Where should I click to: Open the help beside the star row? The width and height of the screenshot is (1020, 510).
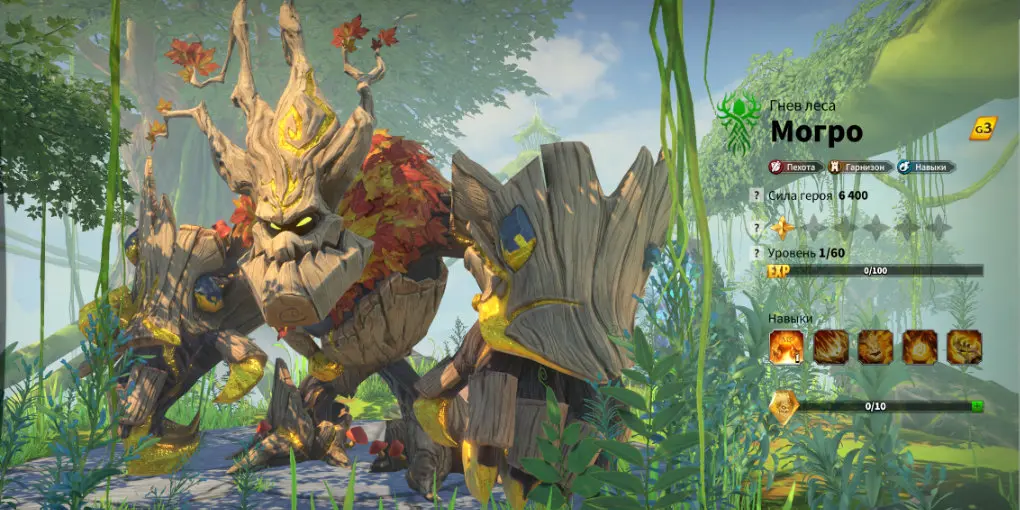tap(757, 228)
